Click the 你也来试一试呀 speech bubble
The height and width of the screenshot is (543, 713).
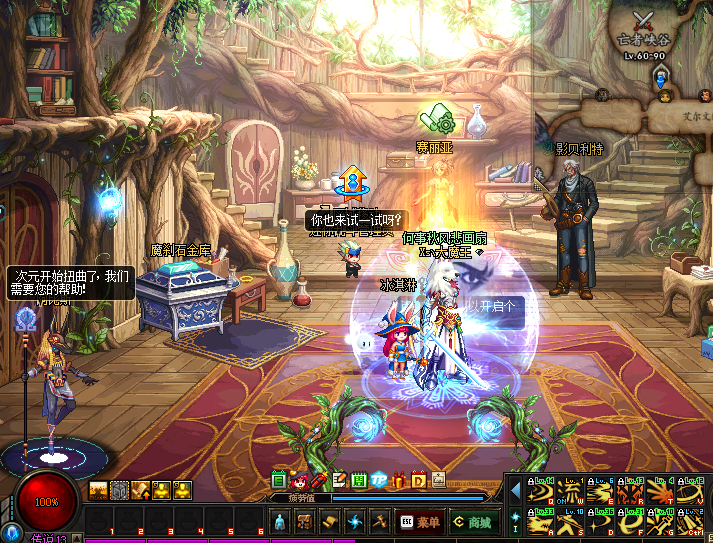356,220
